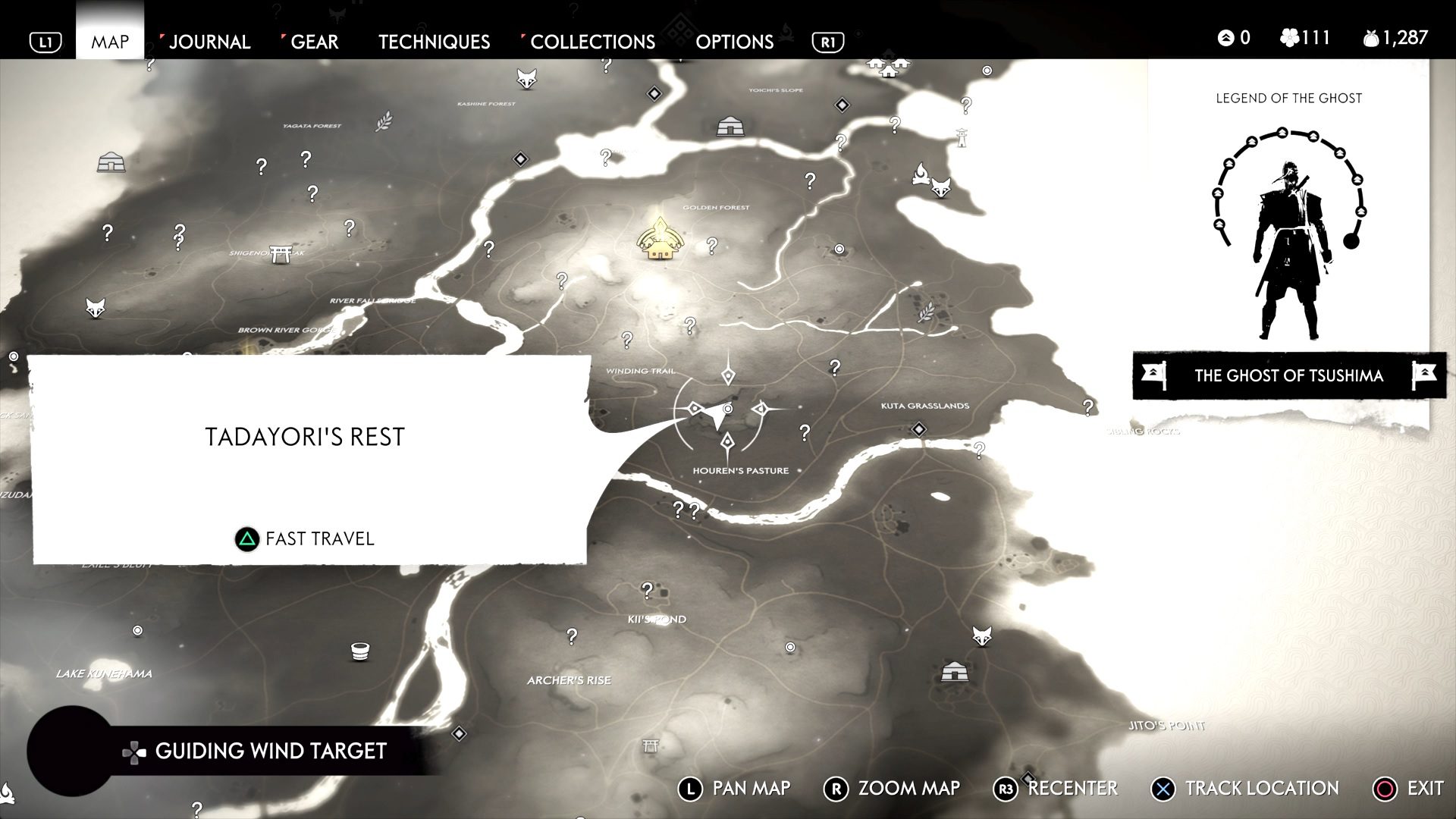Activate Fast Travel to Tadayori's Rest

point(303,539)
